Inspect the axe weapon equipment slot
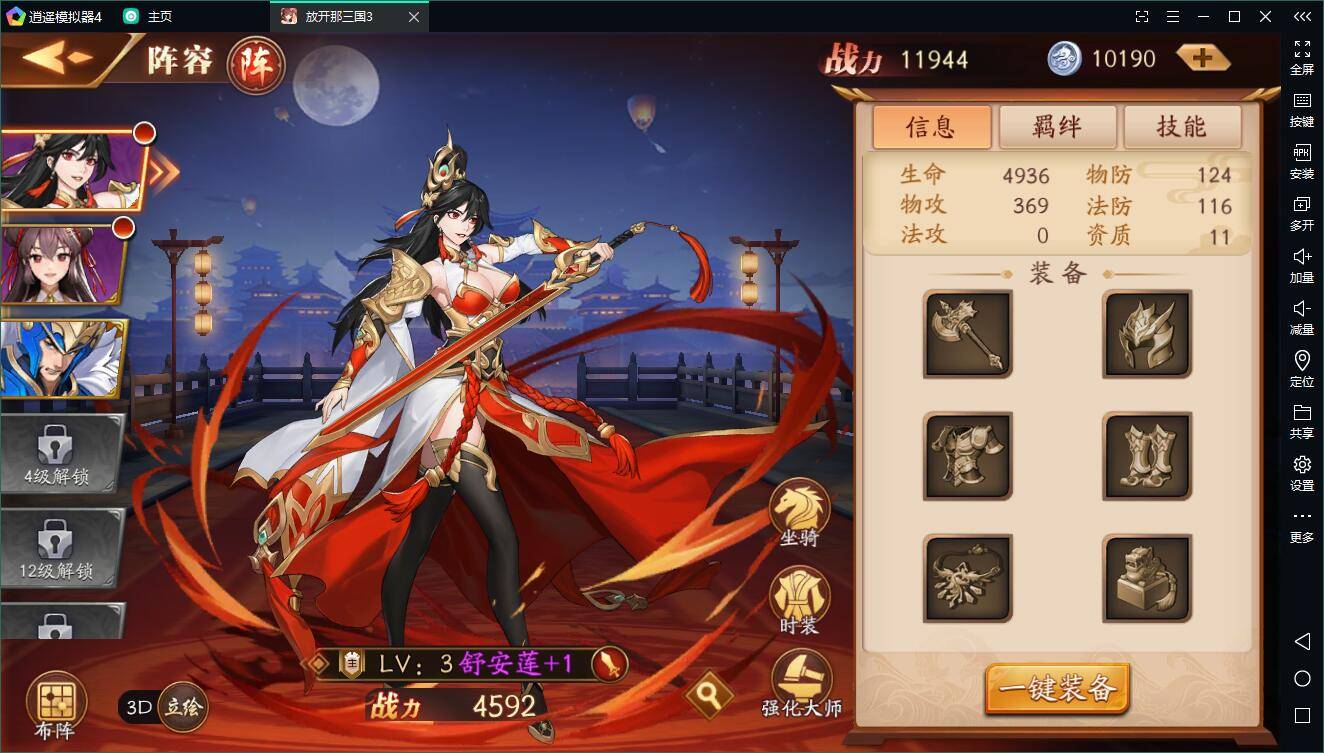Screen dimensions: 1324x753 coord(966,335)
